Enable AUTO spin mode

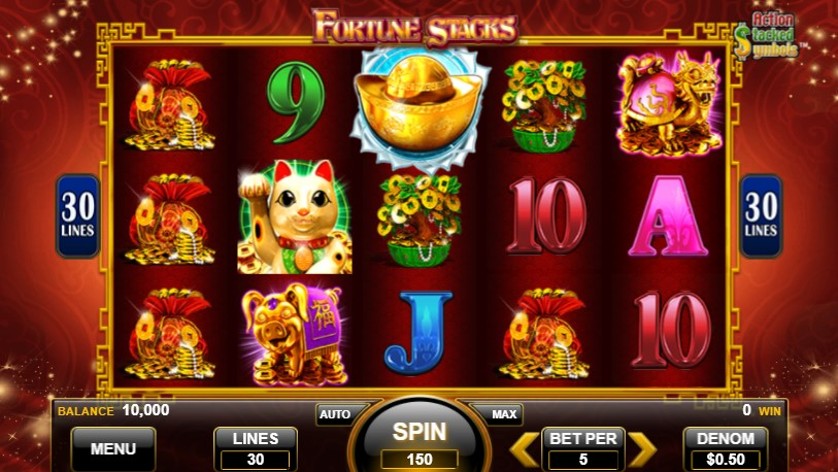[x=335, y=414]
